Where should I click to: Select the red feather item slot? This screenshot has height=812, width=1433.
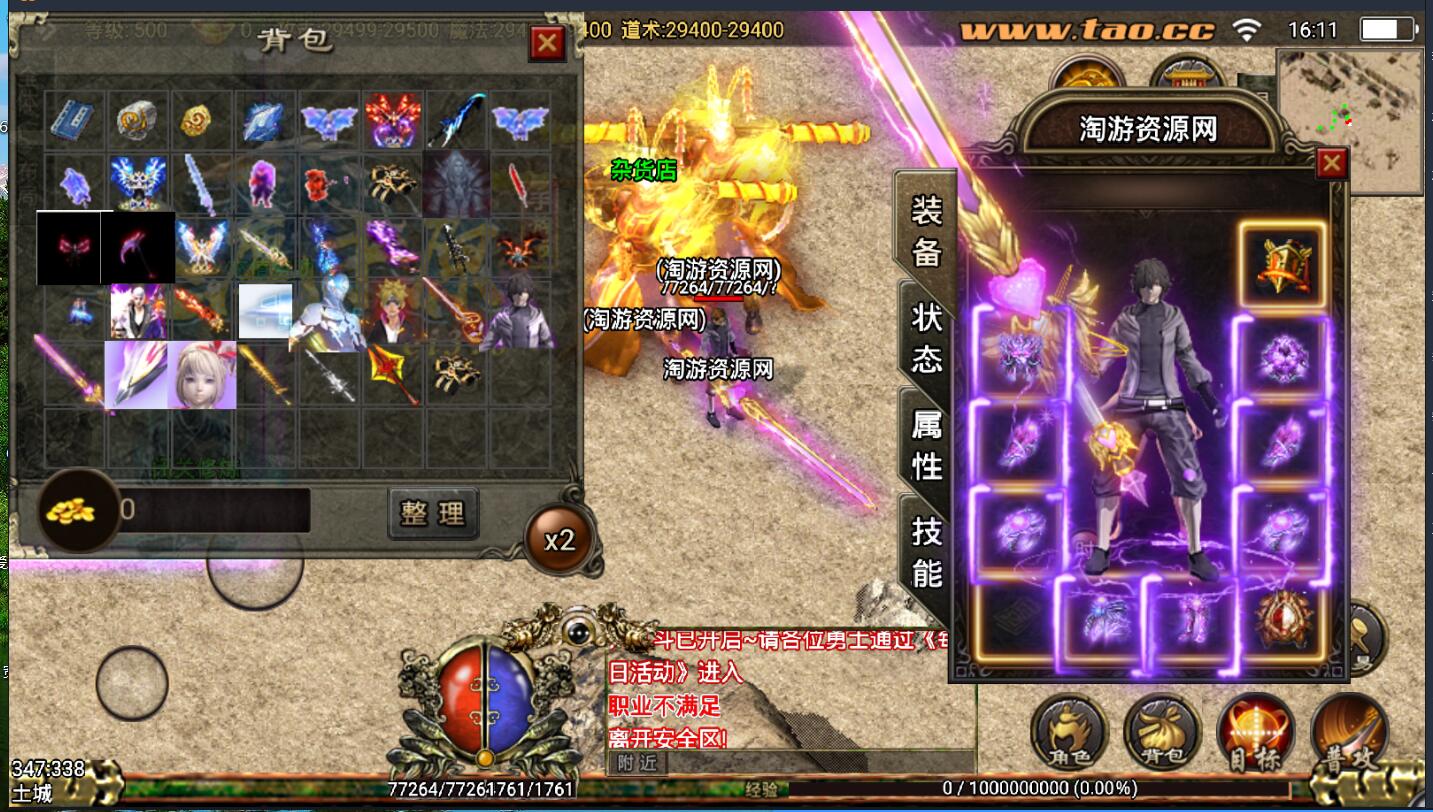click(519, 183)
